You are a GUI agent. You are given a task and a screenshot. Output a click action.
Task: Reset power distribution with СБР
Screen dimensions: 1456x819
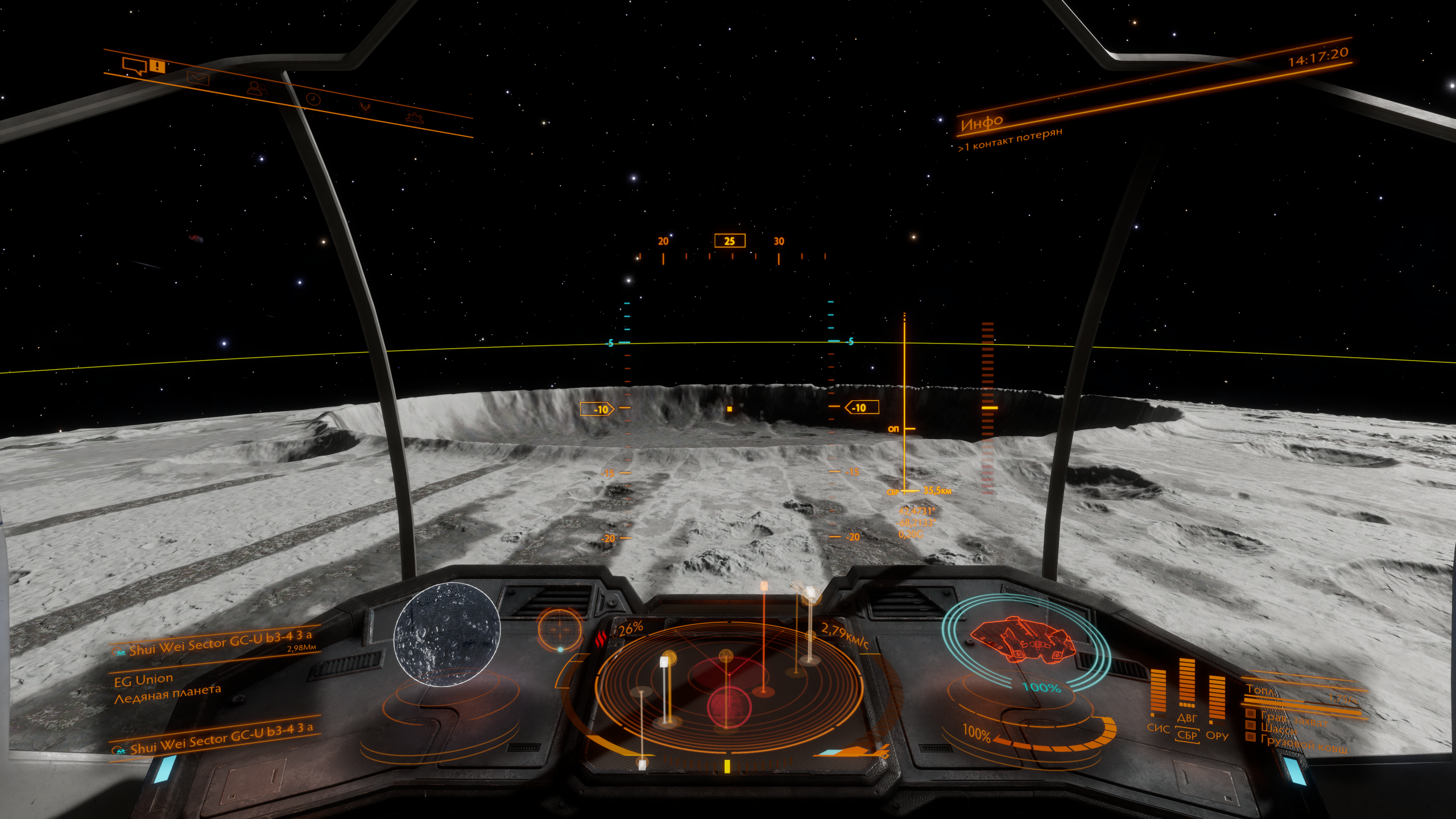coord(1187,735)
